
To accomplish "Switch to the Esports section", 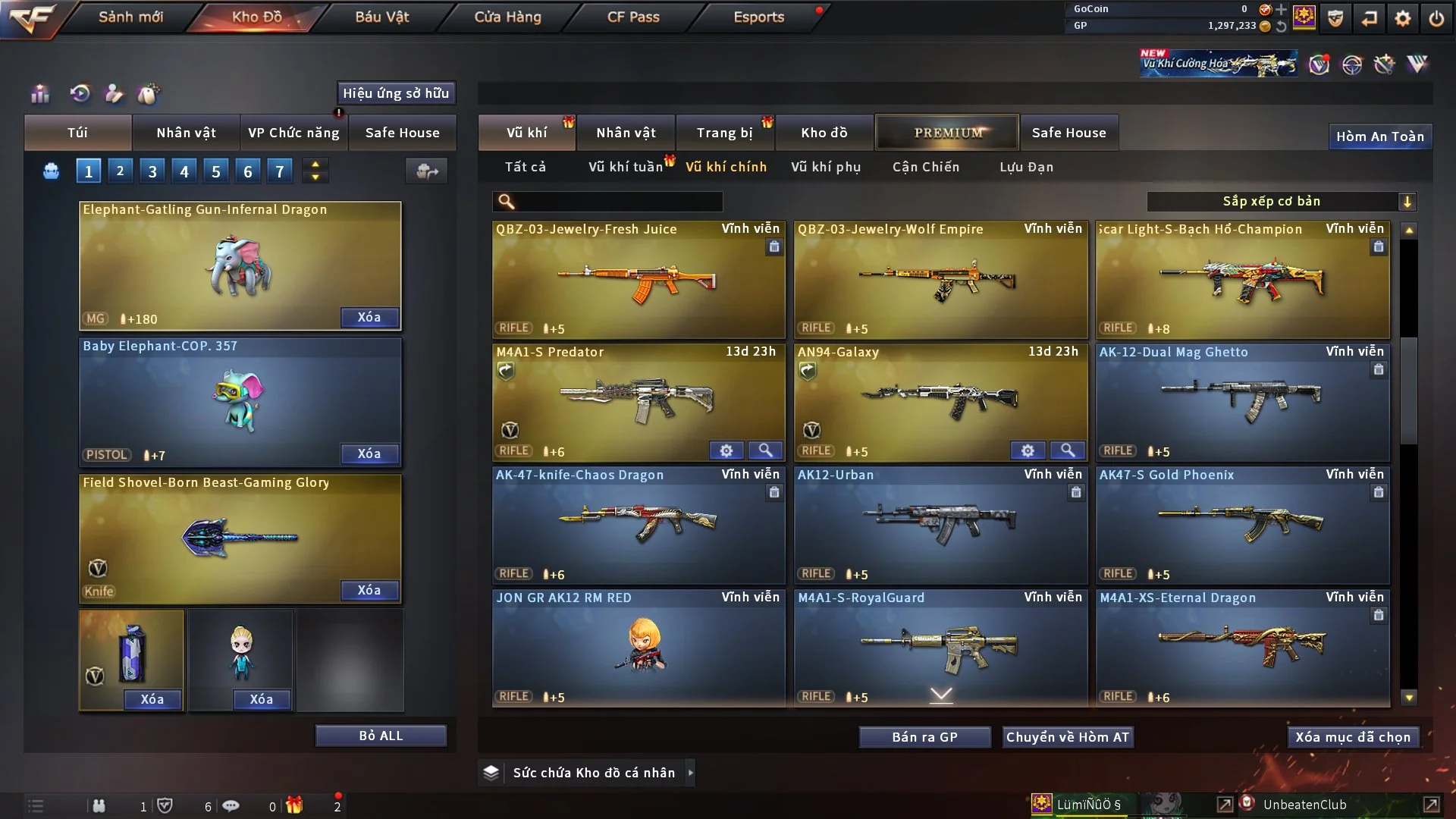I will 758,17.
